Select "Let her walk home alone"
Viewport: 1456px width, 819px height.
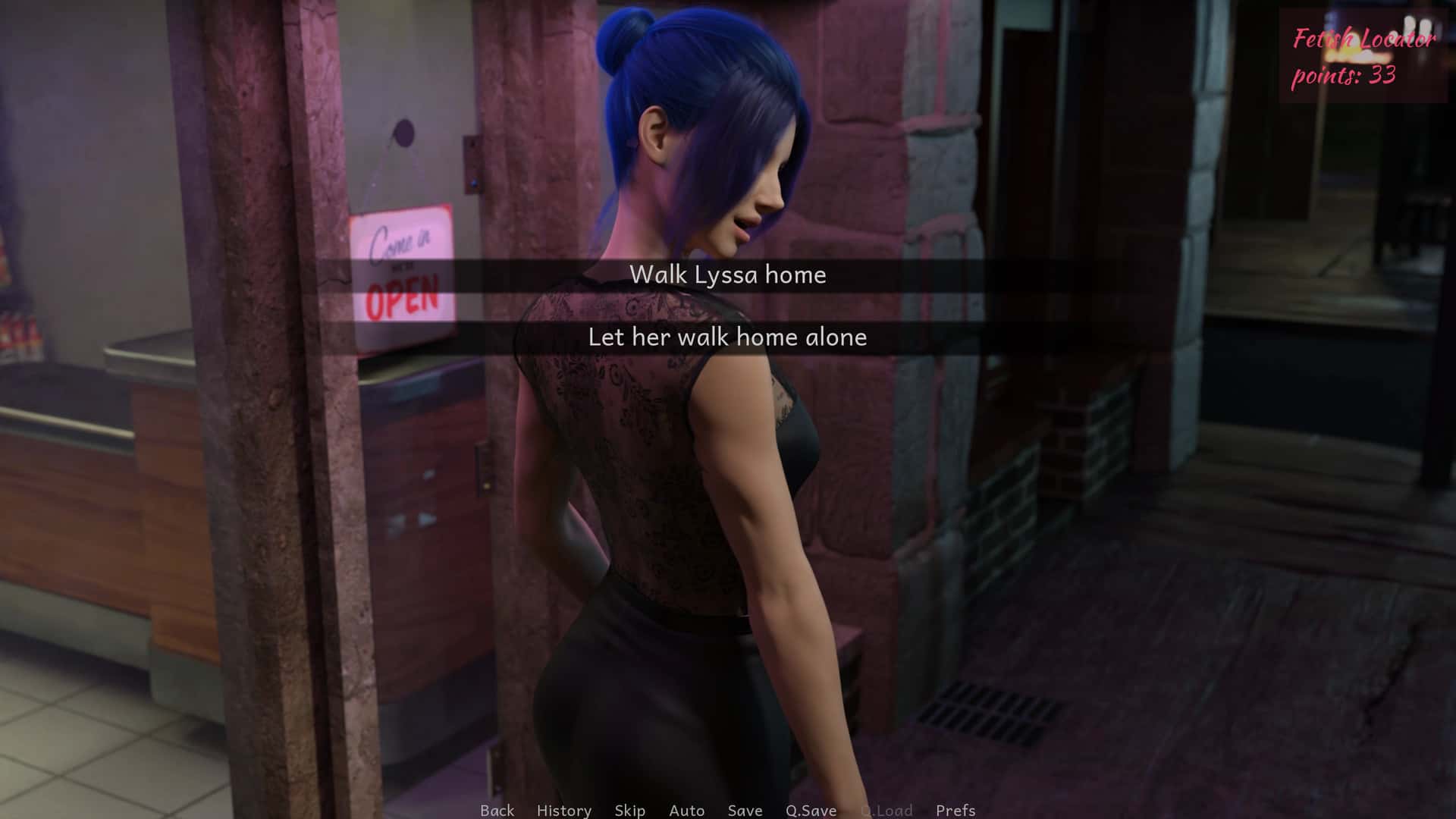[728, 338]
